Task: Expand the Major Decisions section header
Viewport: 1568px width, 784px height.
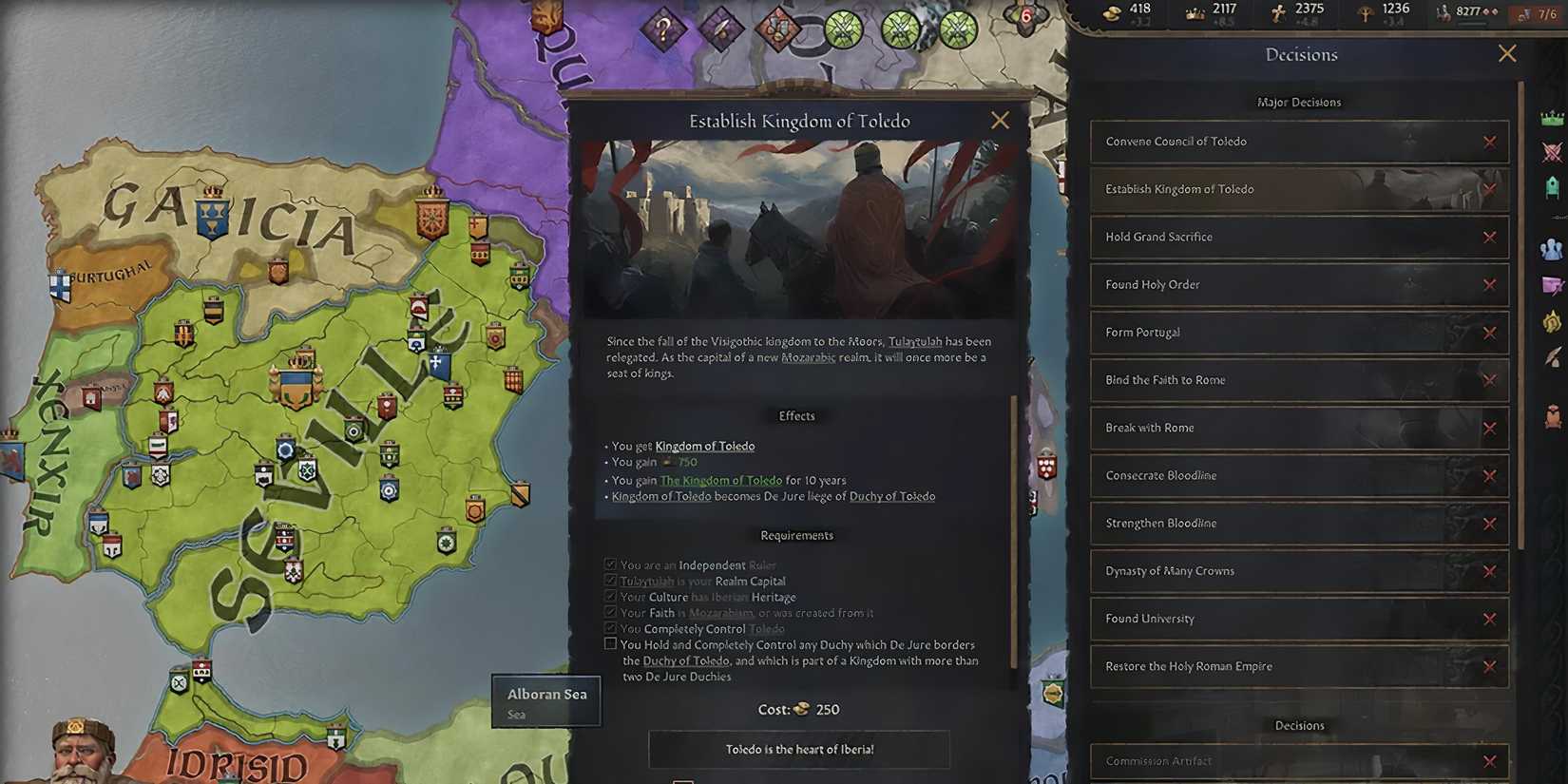Action: tap(1299, 102)
